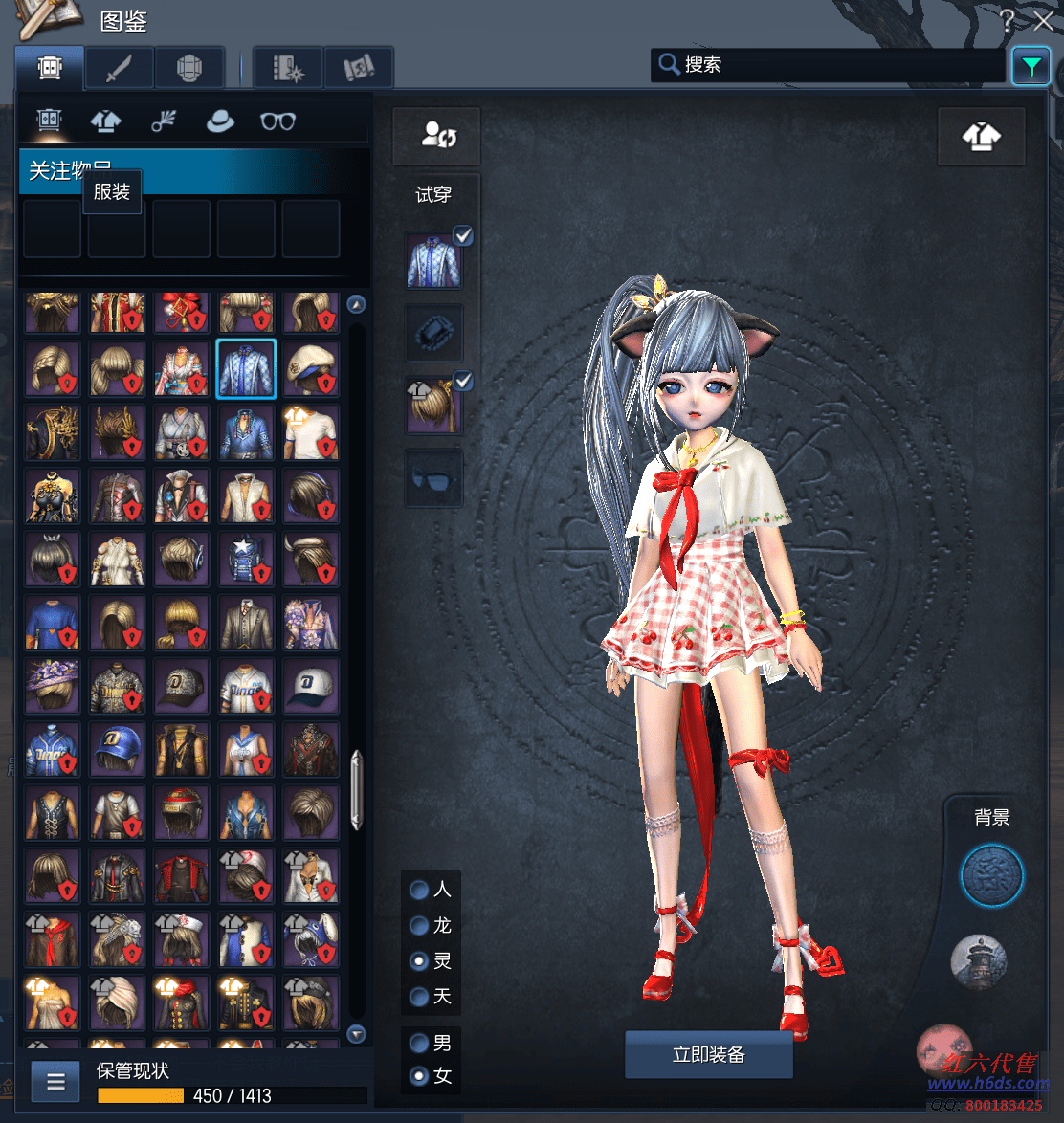The image size is (1064, 1123).
Task: Select the highlighted blue outfit in grid
Action: tap(246, 368)
